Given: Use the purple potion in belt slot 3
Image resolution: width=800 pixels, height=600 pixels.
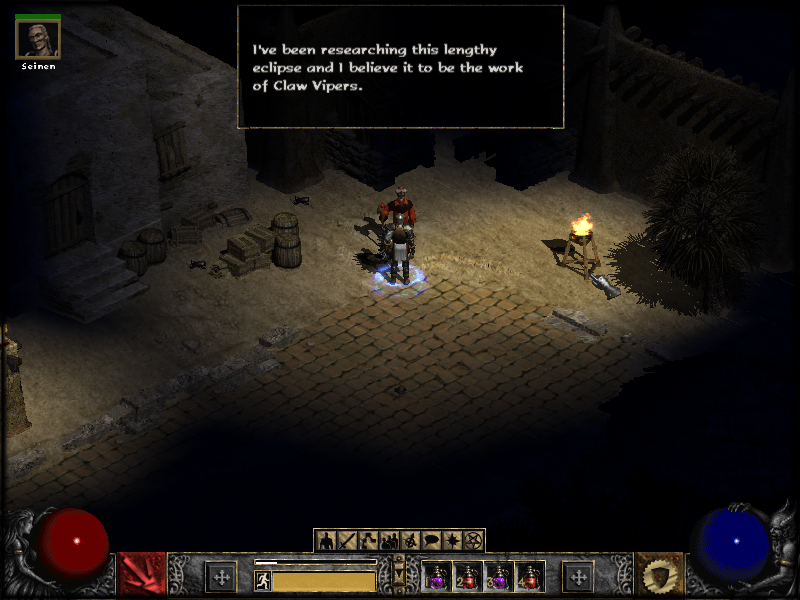Looking at the screenshot, I should click(x=499, y=577).
